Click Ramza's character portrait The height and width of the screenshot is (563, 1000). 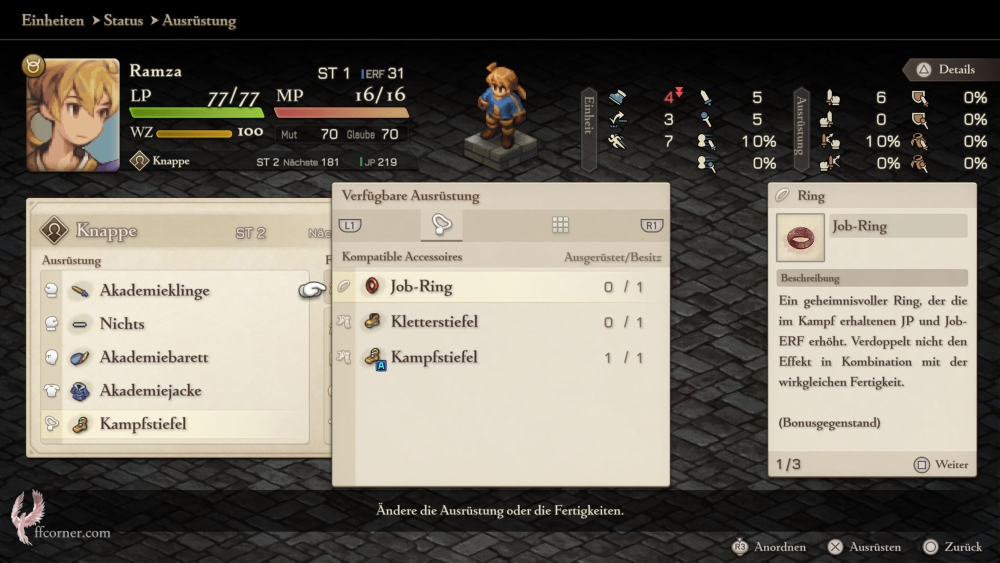72,114
